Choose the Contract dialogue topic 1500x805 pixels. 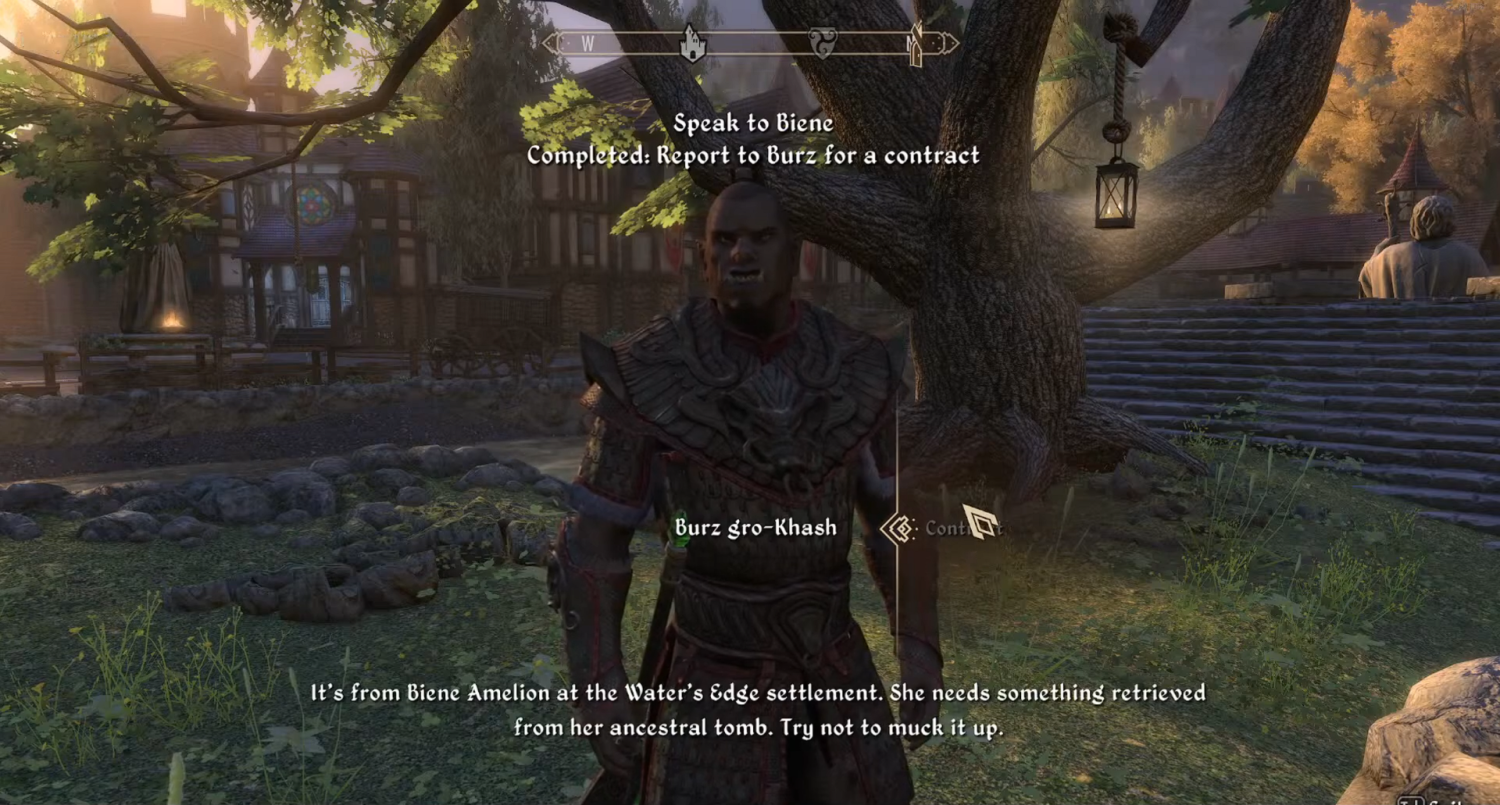coord(950,528)
